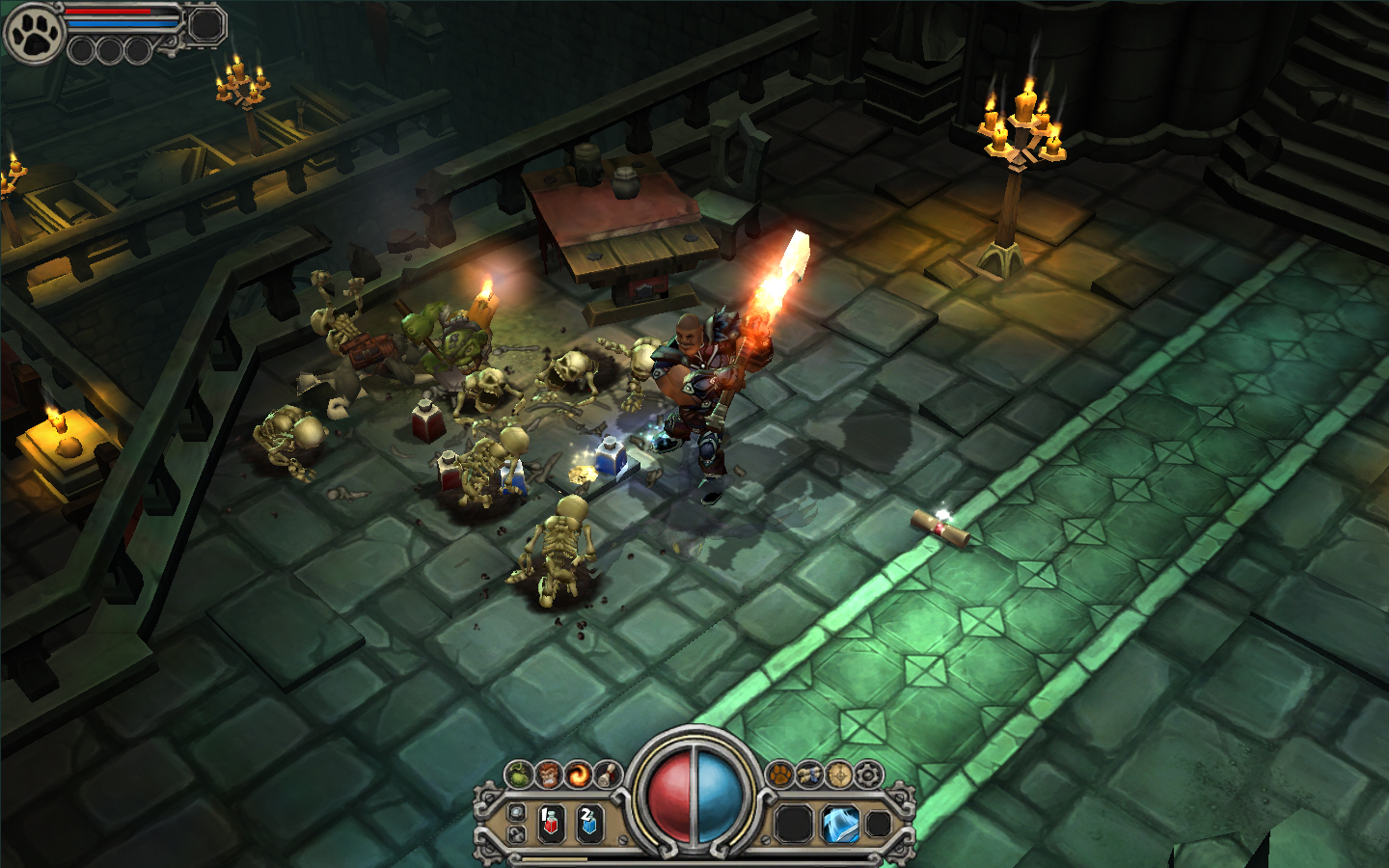The height and width of the screenshot is (868, 1389).
Task: Open the pet menu with the paw icon
Action: click(780, 773)
